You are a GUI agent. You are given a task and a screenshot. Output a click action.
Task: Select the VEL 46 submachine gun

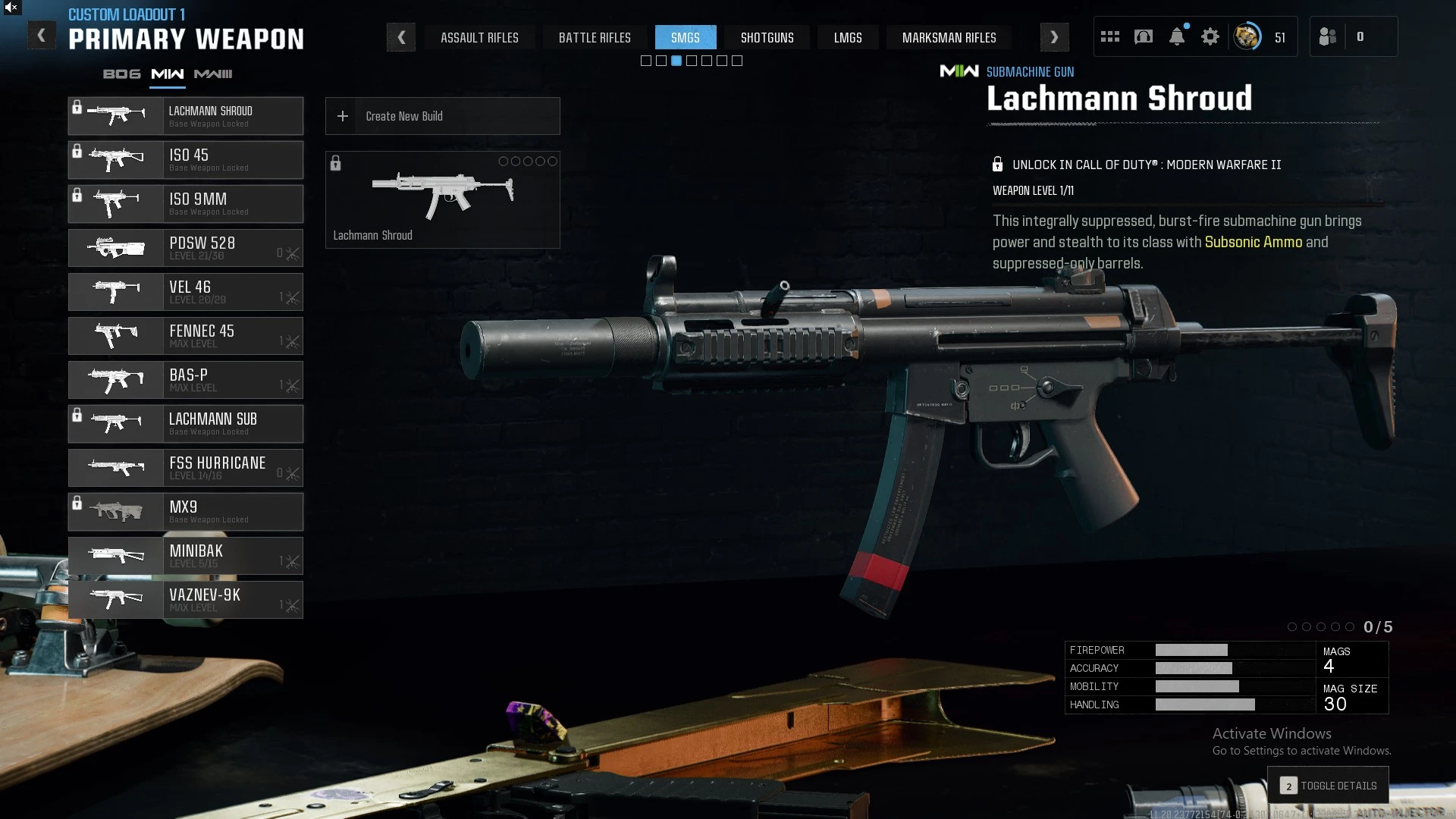tap(186, 292)
